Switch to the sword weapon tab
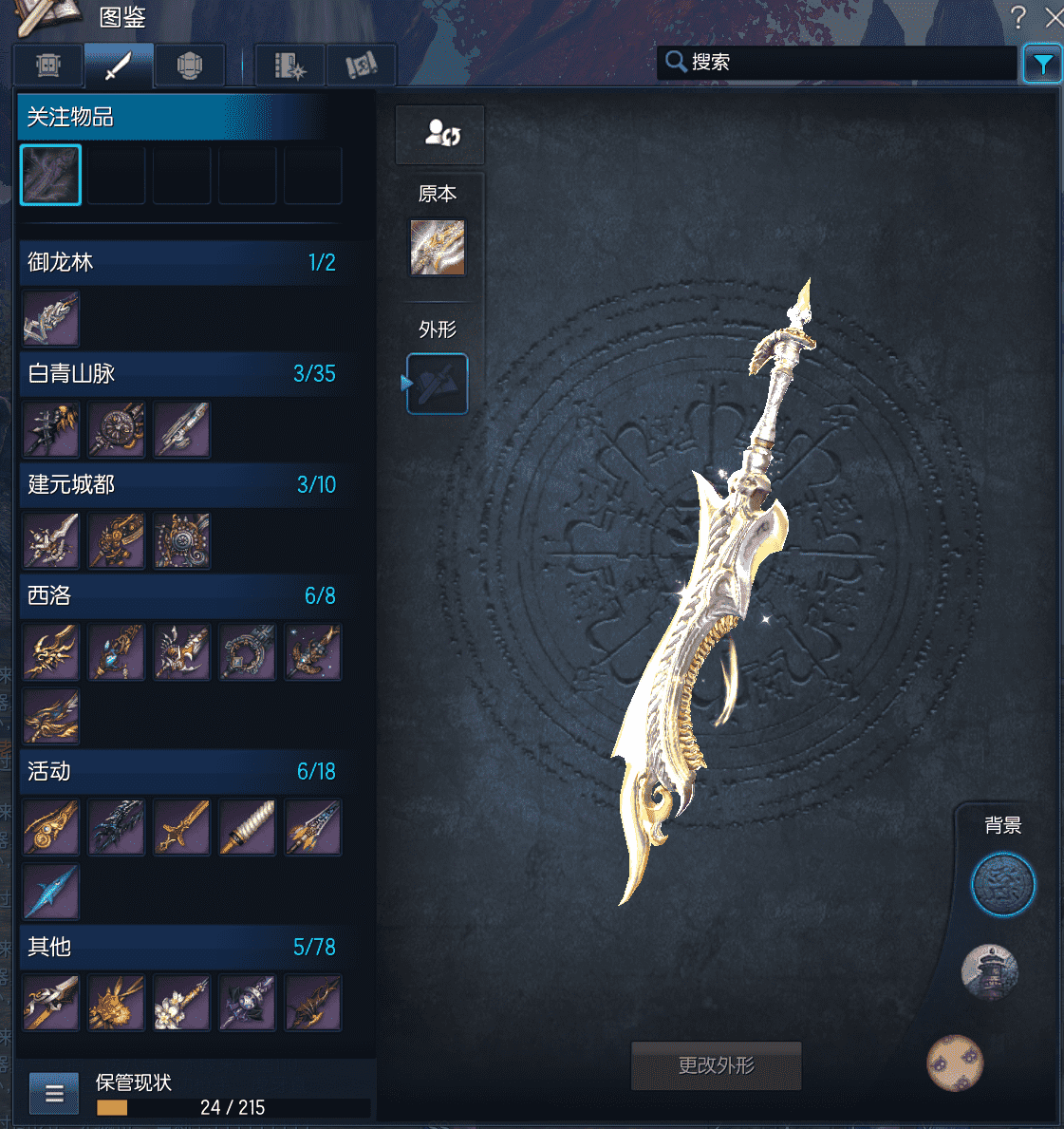Viewport: 1064px width, 1129px height. coord(119,66)
